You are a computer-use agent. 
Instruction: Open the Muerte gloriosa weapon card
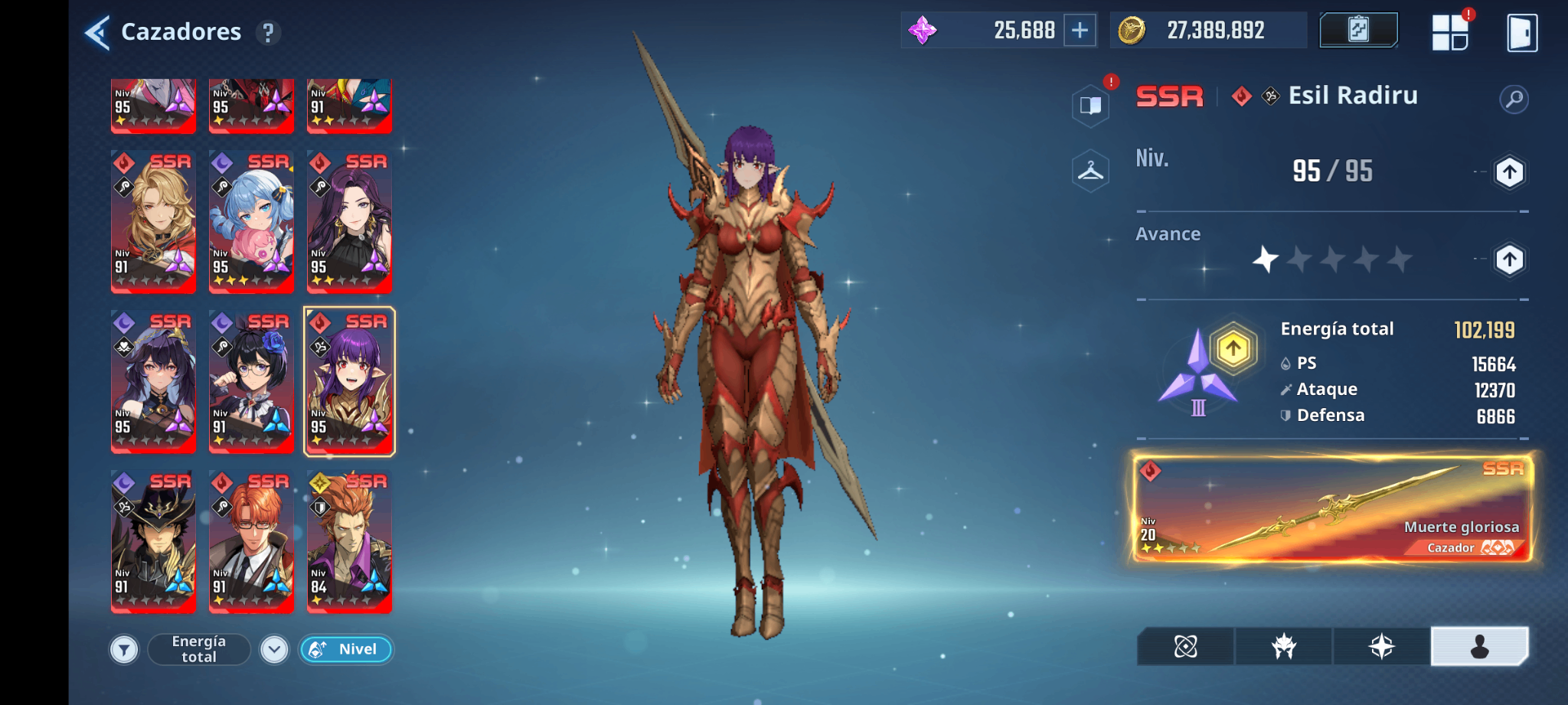coord(1332,508)
